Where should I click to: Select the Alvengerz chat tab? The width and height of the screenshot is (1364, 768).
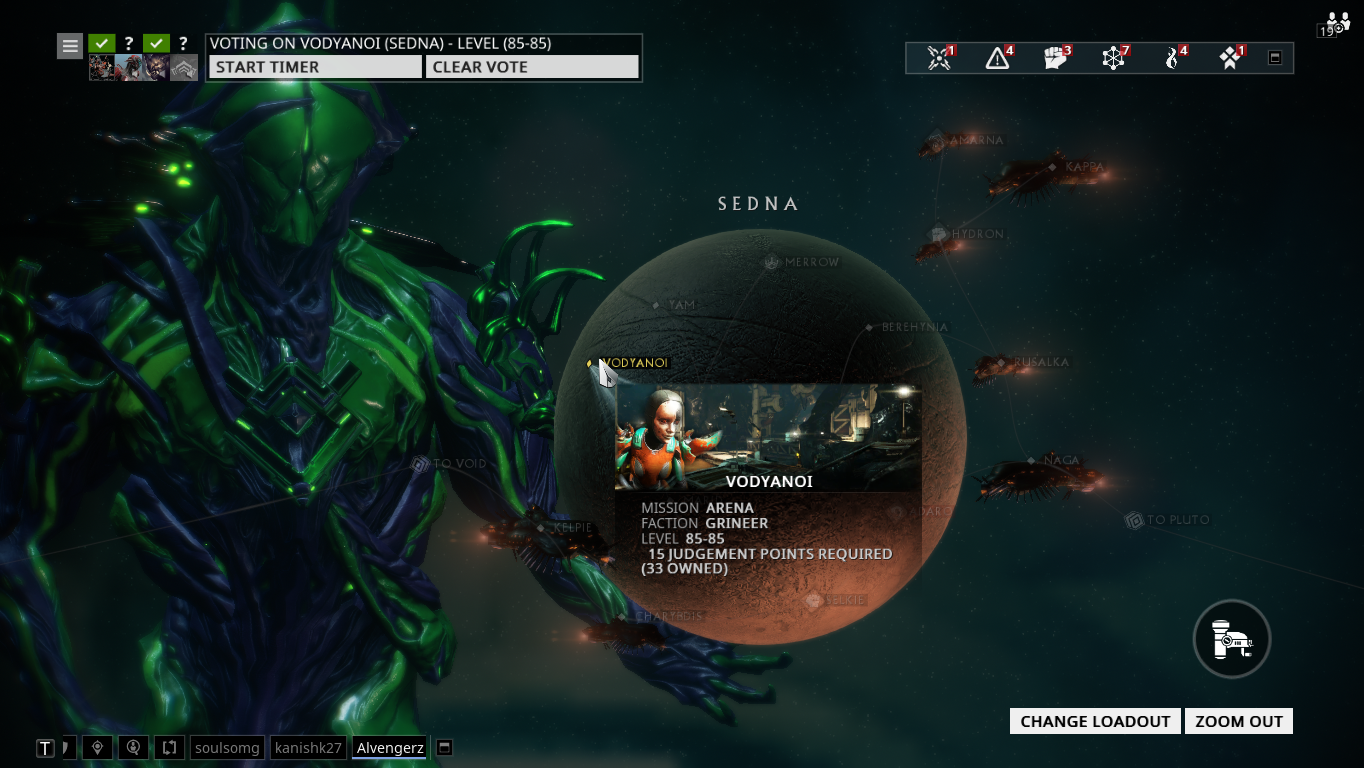[390, 747]
